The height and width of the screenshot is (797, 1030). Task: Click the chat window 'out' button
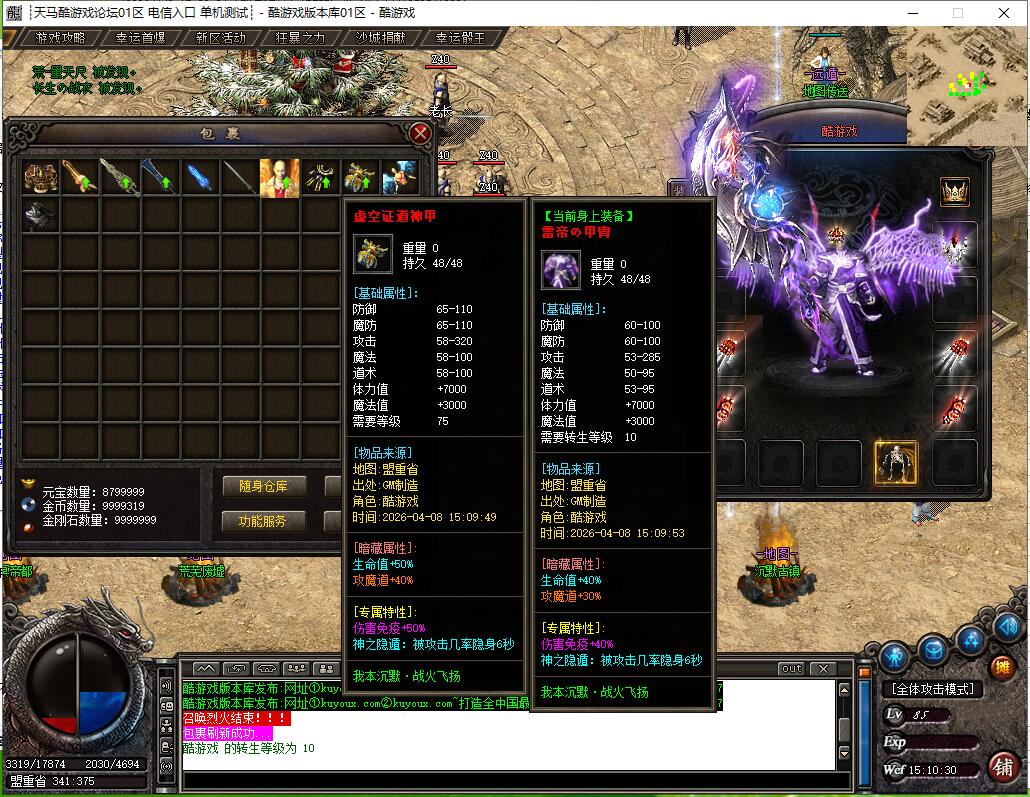pos(791,668)
